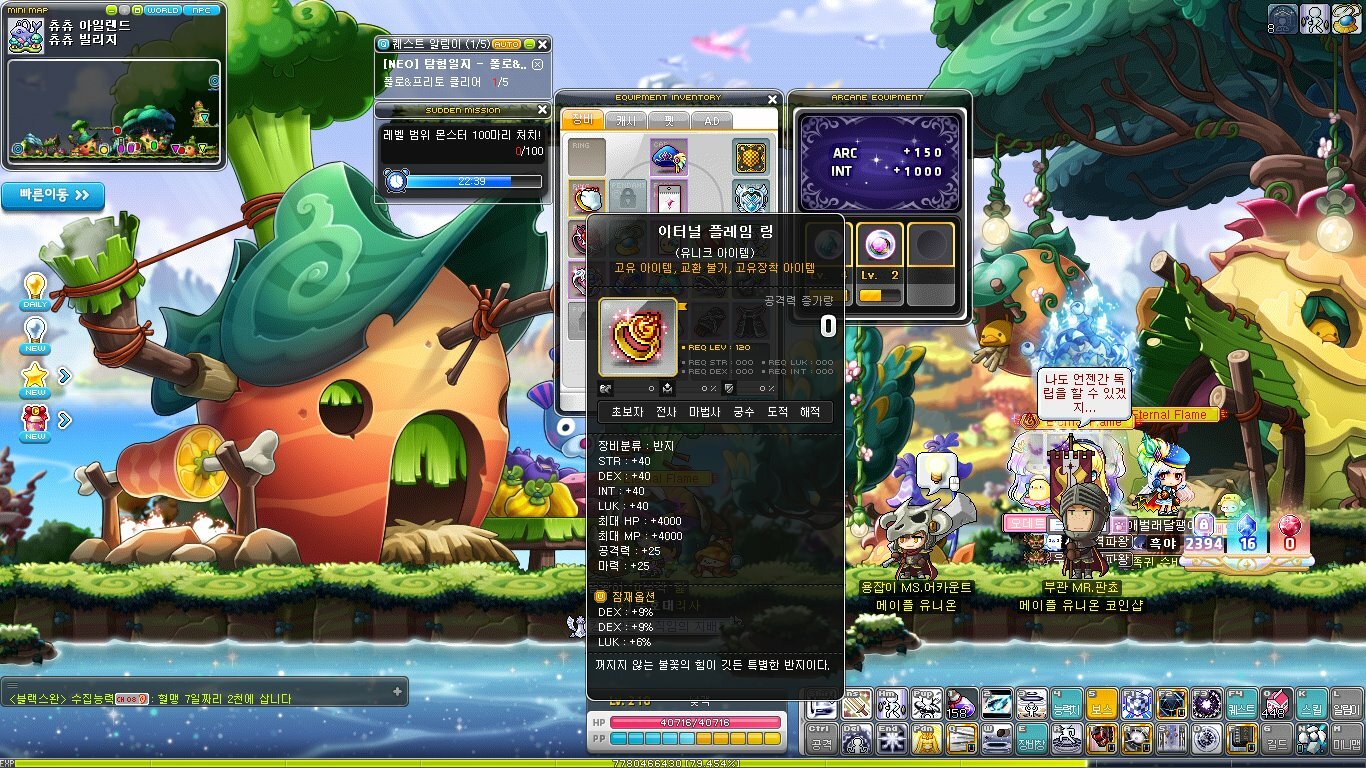Close the Equipment Inventory window
The image size is (1366, 768).
pos(772,99)
